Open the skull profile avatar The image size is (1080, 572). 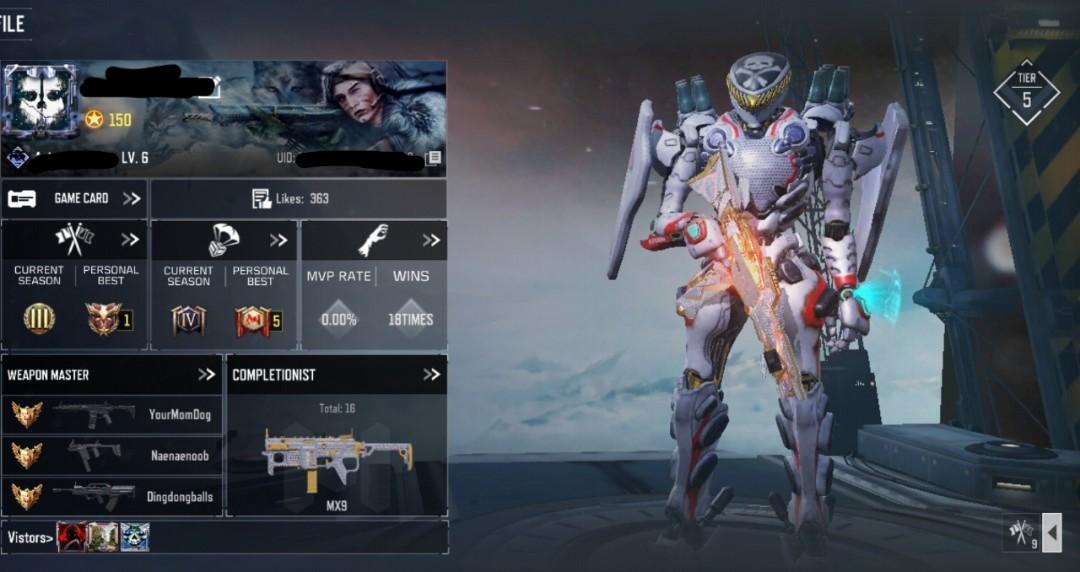40,103
